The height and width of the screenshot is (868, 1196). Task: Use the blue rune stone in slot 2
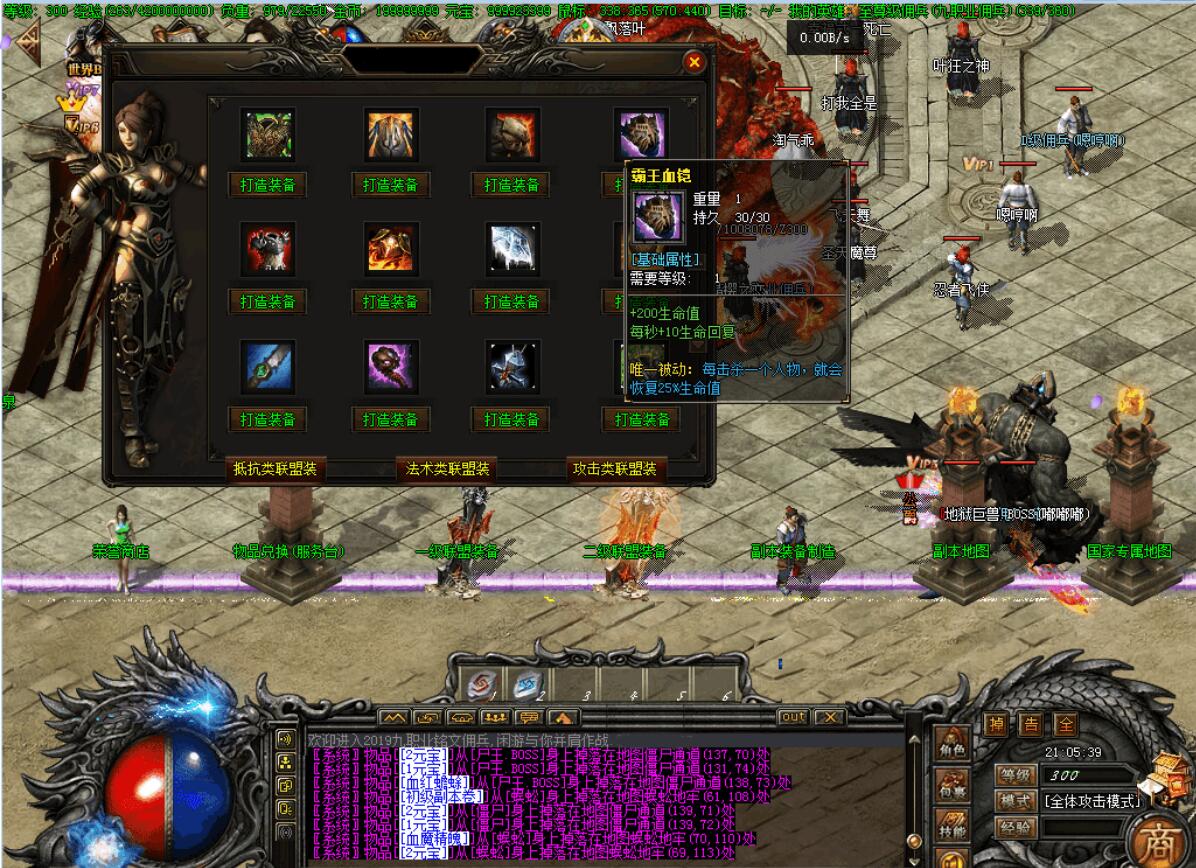pyautogui.click(x=527, y=684)
